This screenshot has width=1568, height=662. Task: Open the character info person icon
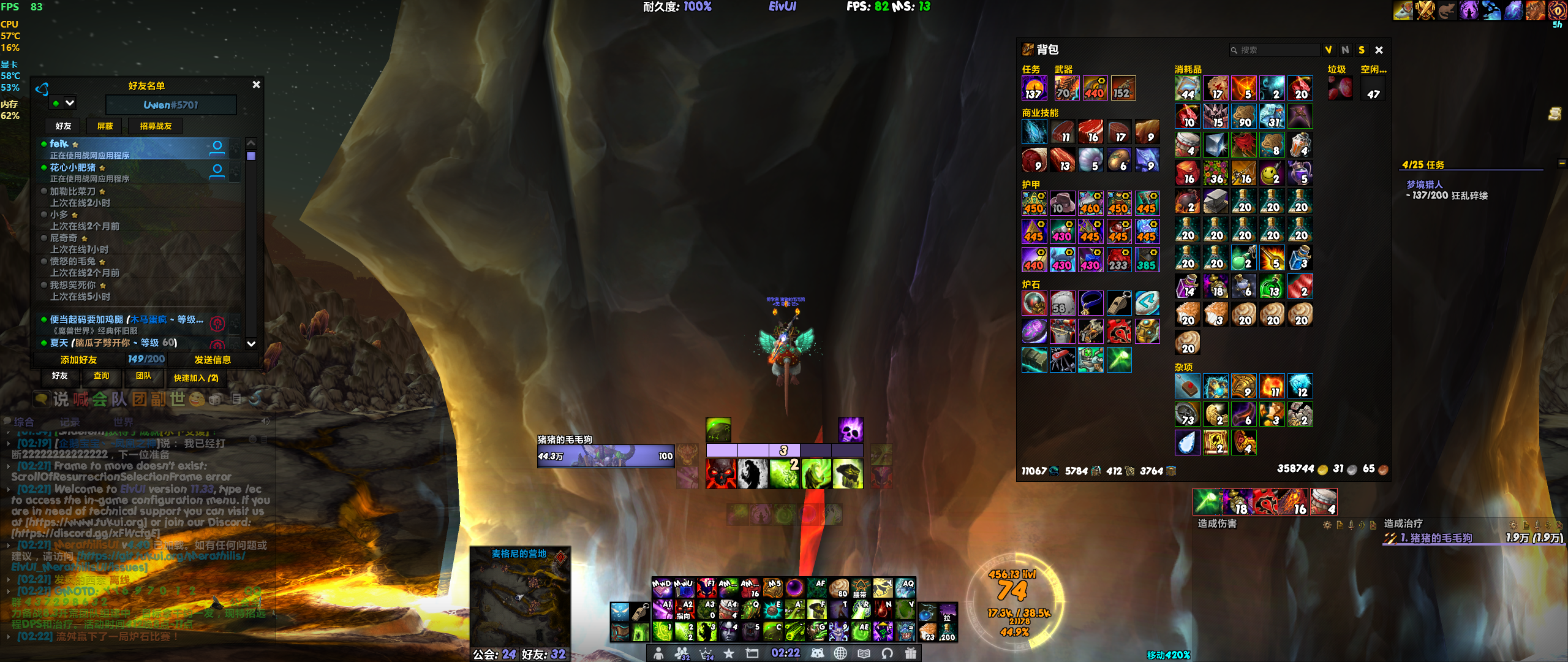click(x=658, y=653)
